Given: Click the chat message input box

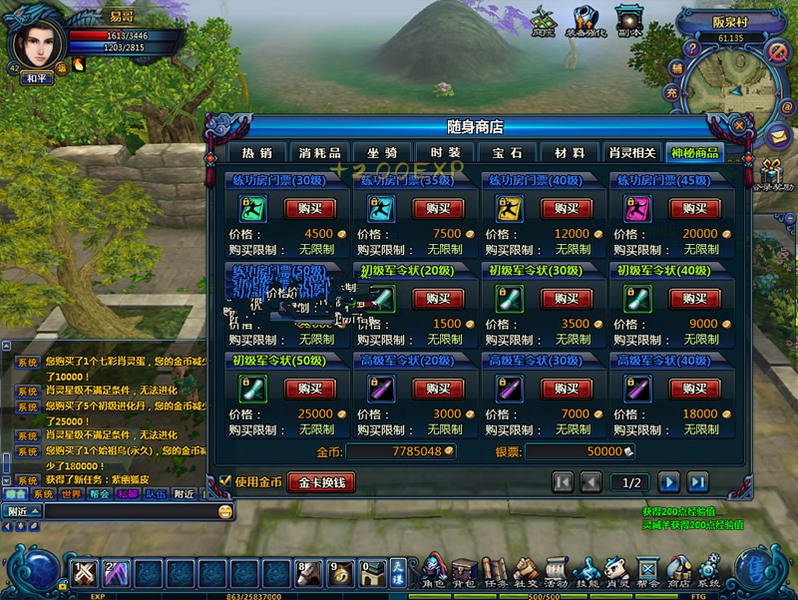Looking at the screenshot, I should 130,511.
